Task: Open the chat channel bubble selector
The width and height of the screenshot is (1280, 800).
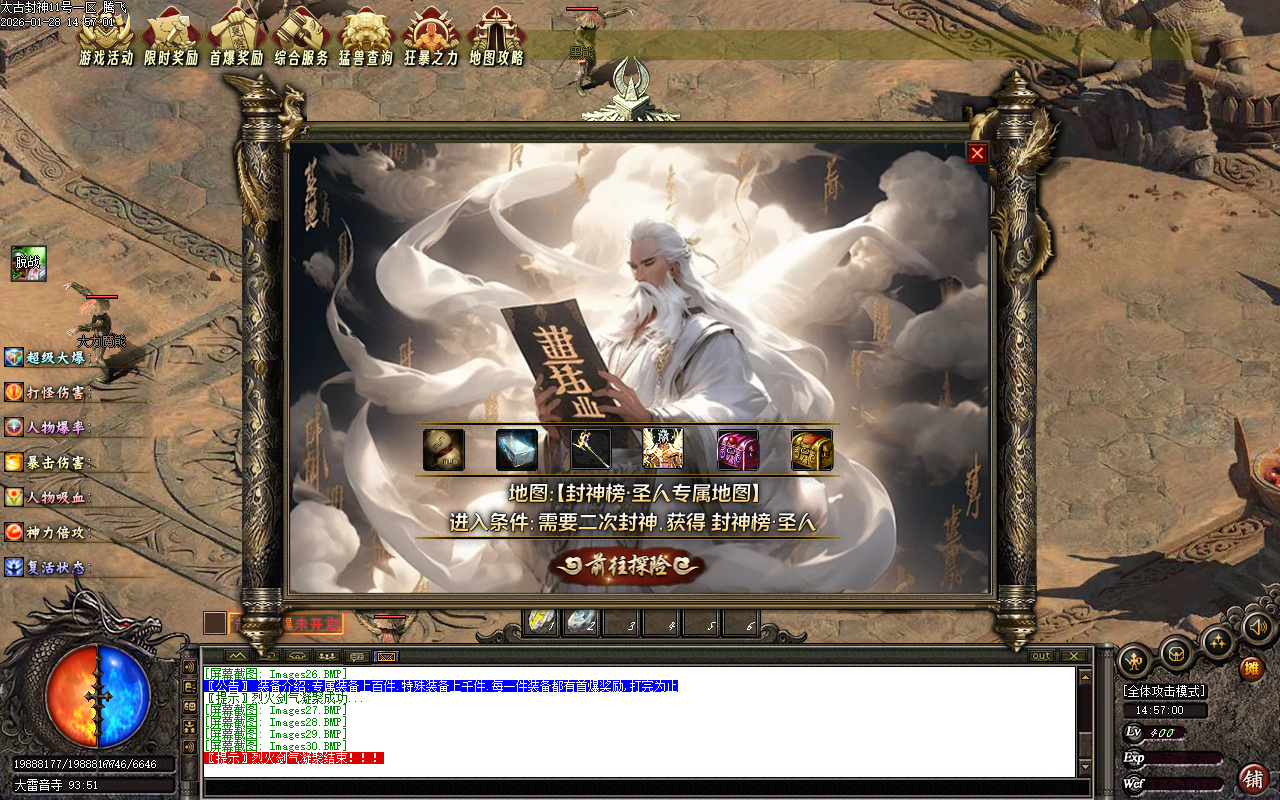Action: (355, 656)
